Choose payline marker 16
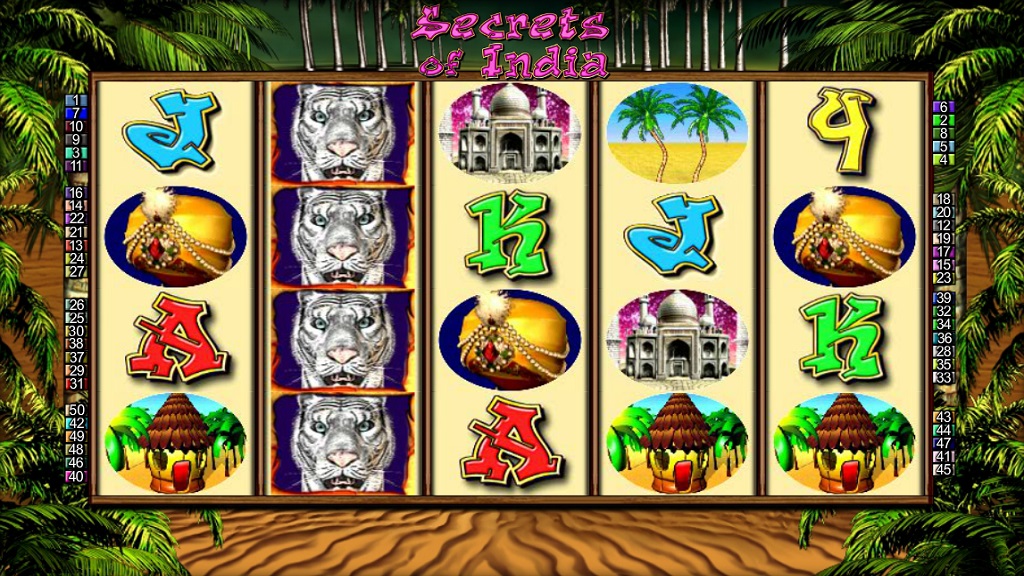1024x576 pixels. tap(76, 193)
